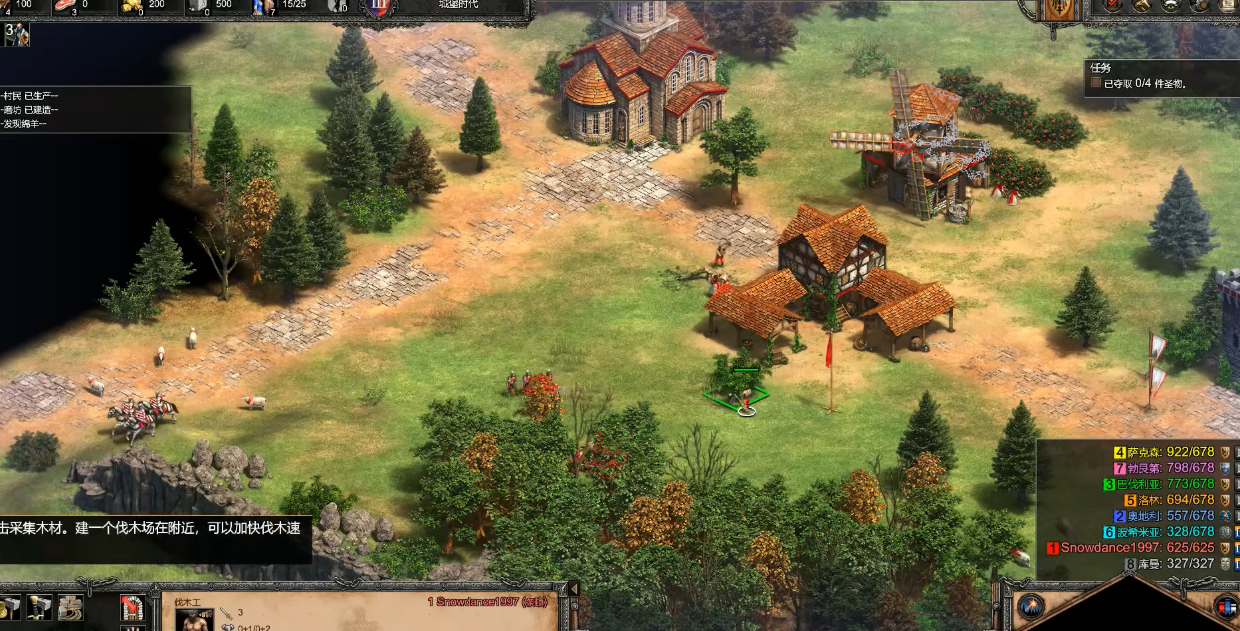Open the military buildings build menu
The image size is (1240, 631).
click(40, 606)
